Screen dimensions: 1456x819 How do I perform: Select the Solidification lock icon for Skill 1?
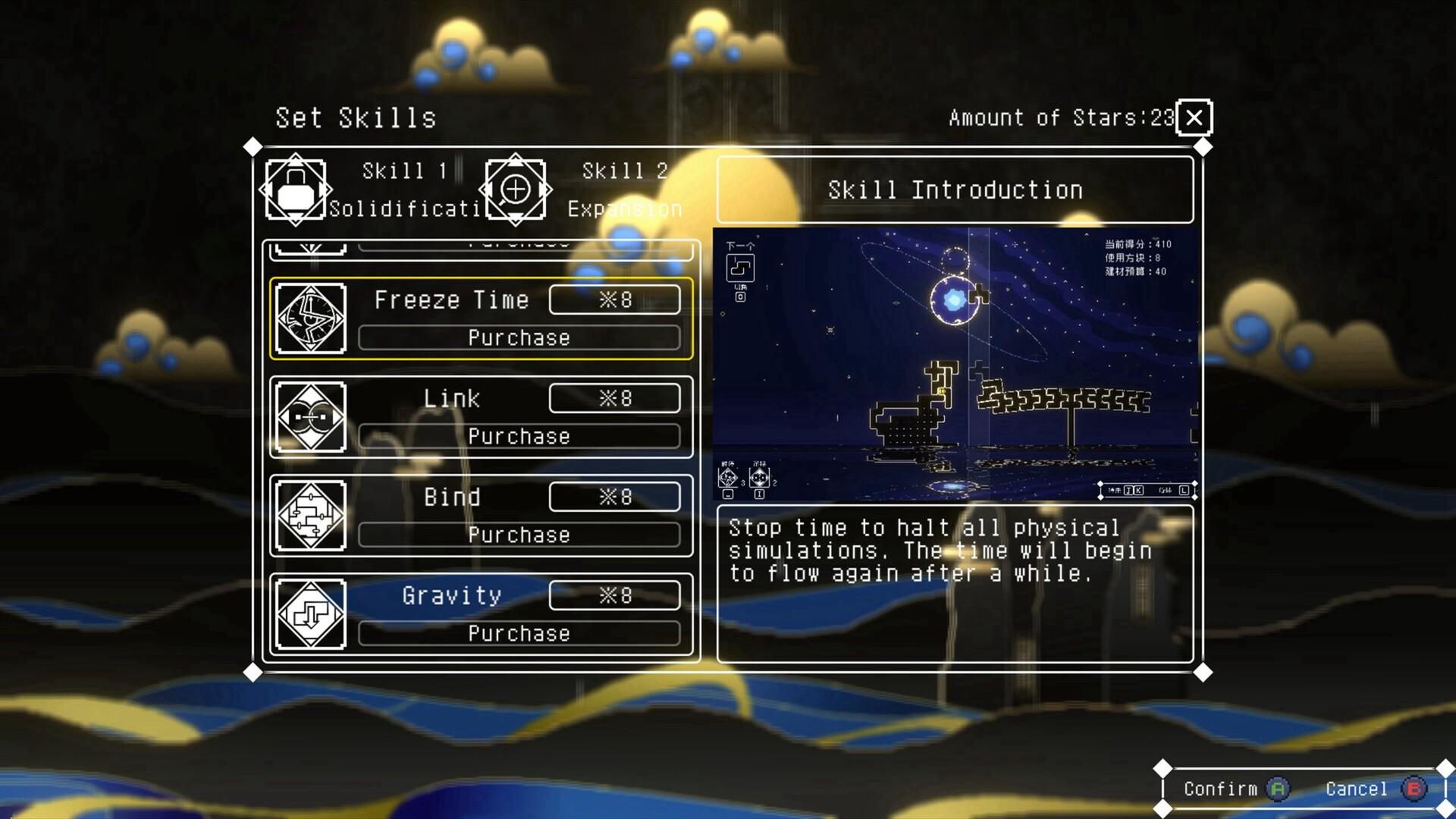(296, 189)
